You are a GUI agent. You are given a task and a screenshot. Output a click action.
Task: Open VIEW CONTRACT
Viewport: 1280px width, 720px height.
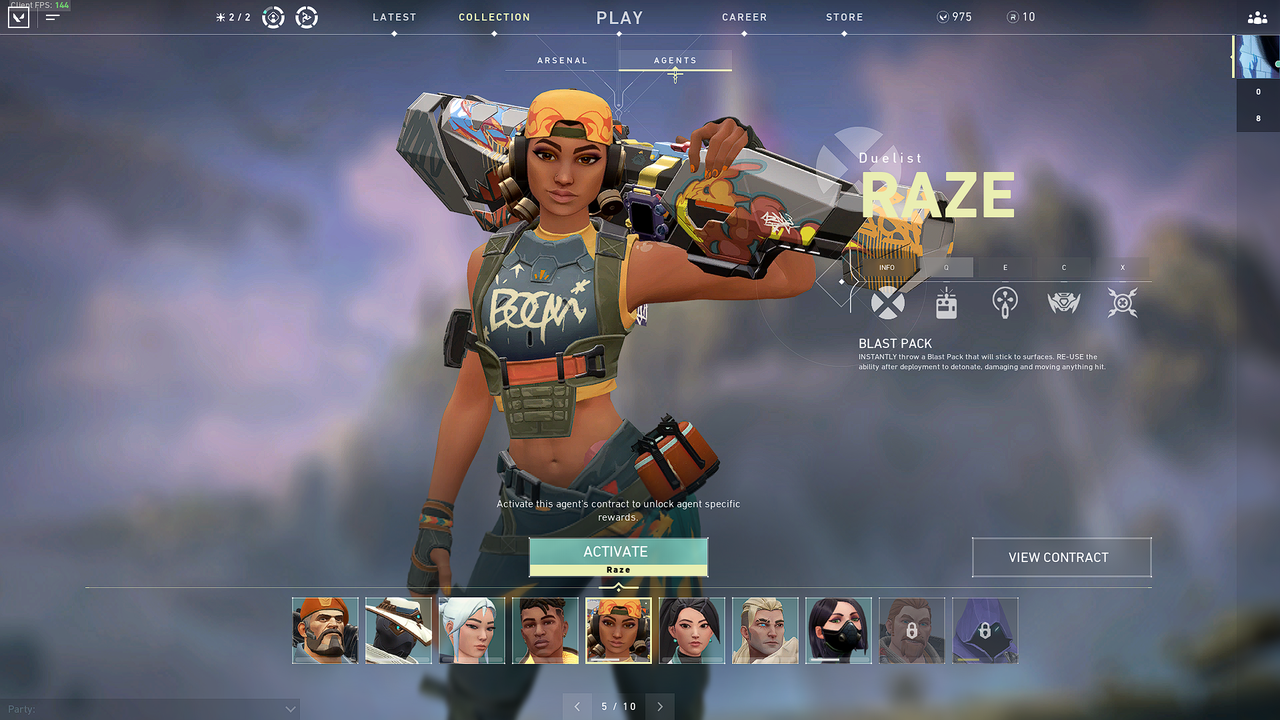coord(1061,557)
